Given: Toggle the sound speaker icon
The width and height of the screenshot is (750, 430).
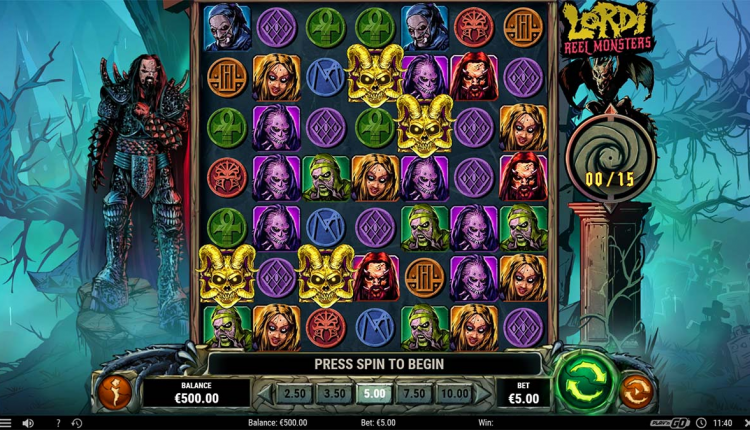Looking at the screenshot, I should pyautogui.click(x=28, y=423).
